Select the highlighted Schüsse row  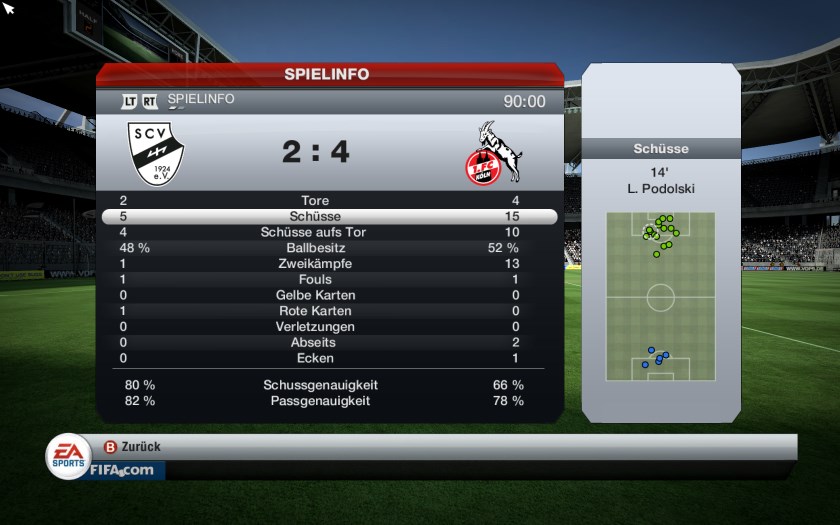click(x=328, y=217)
